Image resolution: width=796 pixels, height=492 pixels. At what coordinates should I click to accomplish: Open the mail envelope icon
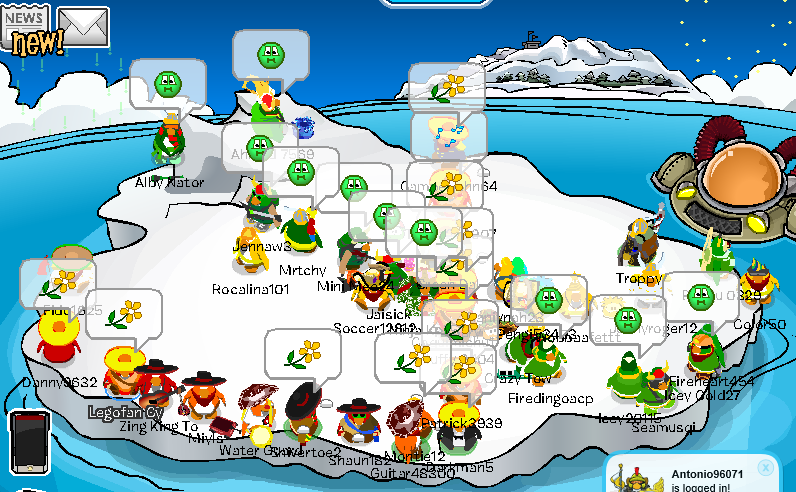83,26
